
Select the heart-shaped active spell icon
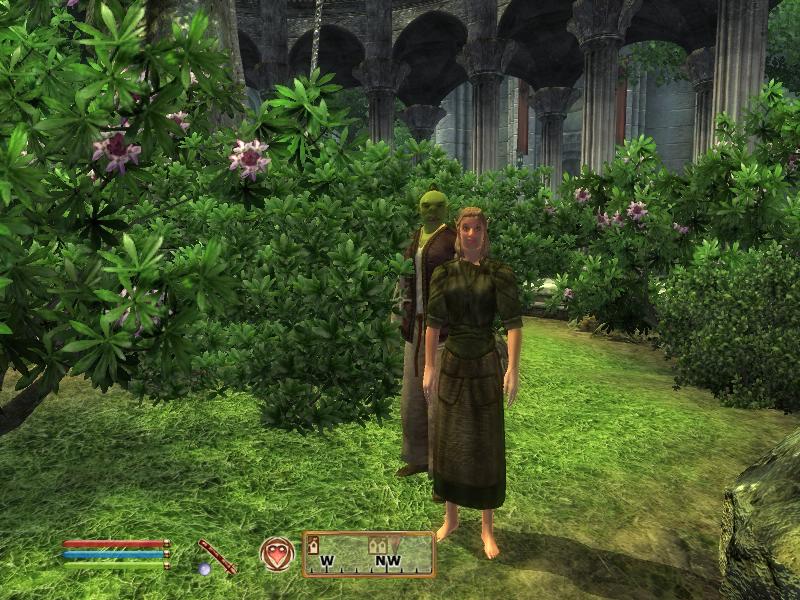pyautogui.click(x=276, y=554)
